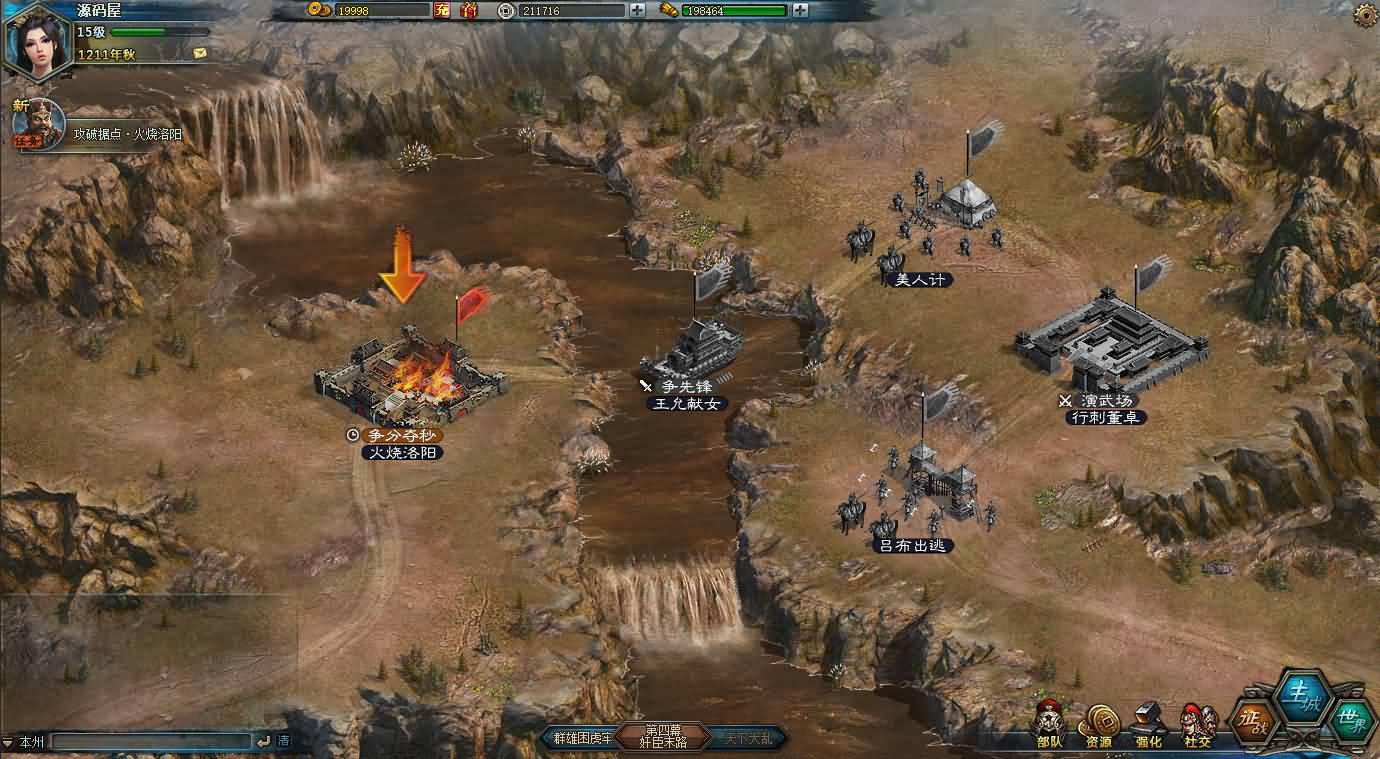Open the 社交 social menu
This screenshot has width=1380, height=759.
tap(1197, 723)
